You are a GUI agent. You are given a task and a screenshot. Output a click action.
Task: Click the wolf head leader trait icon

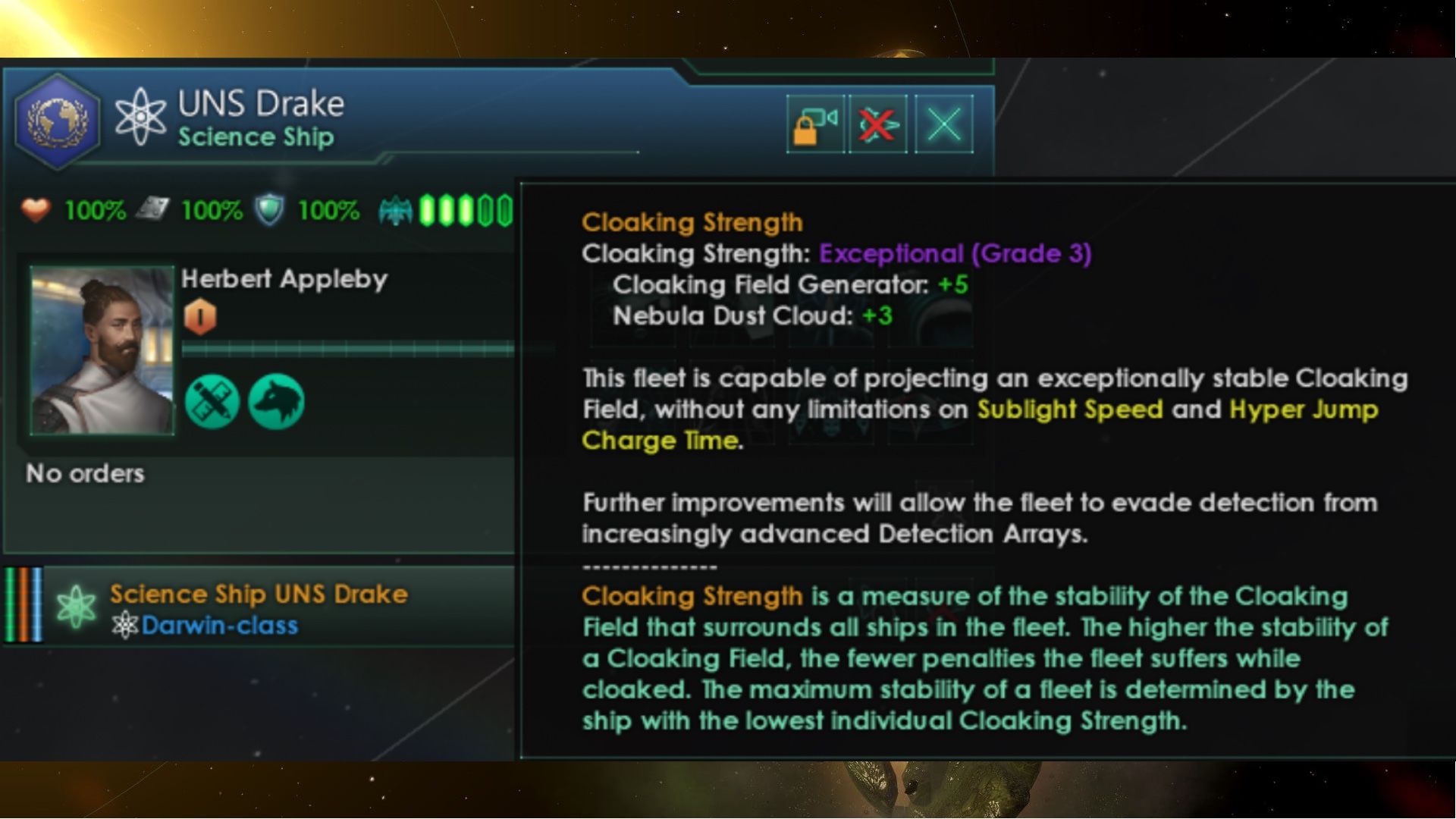tap(277, 403)
